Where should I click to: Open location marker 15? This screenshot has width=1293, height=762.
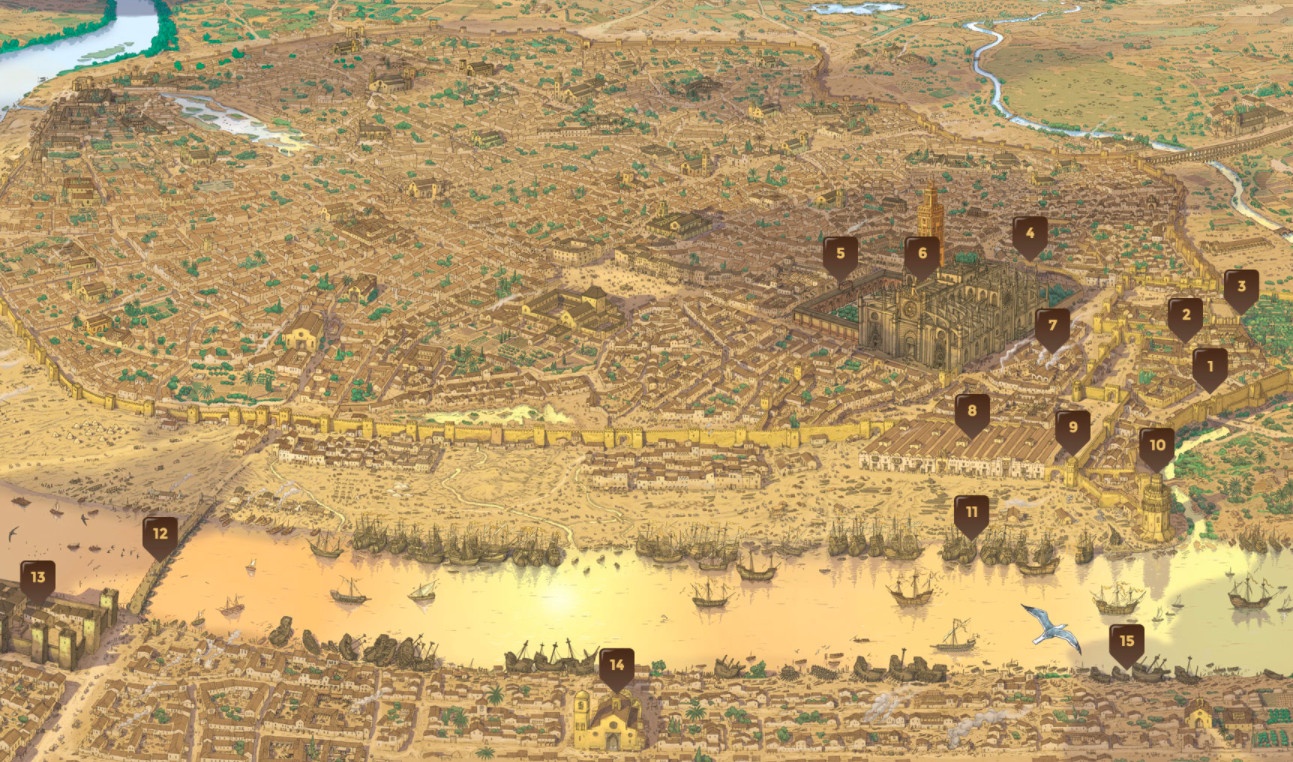point(1127,643)
